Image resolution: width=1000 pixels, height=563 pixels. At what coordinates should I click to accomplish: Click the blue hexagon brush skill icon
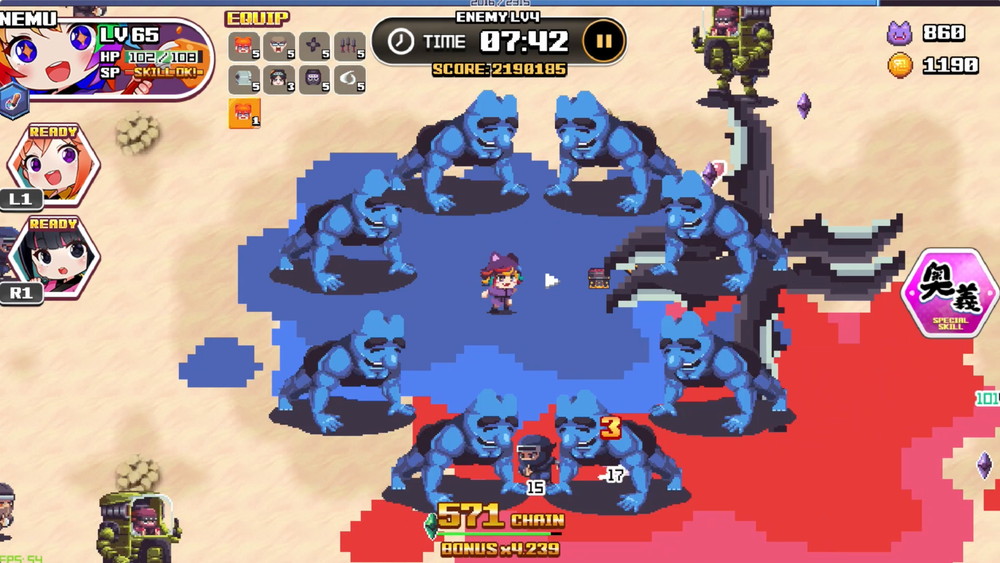click(13, 101)
